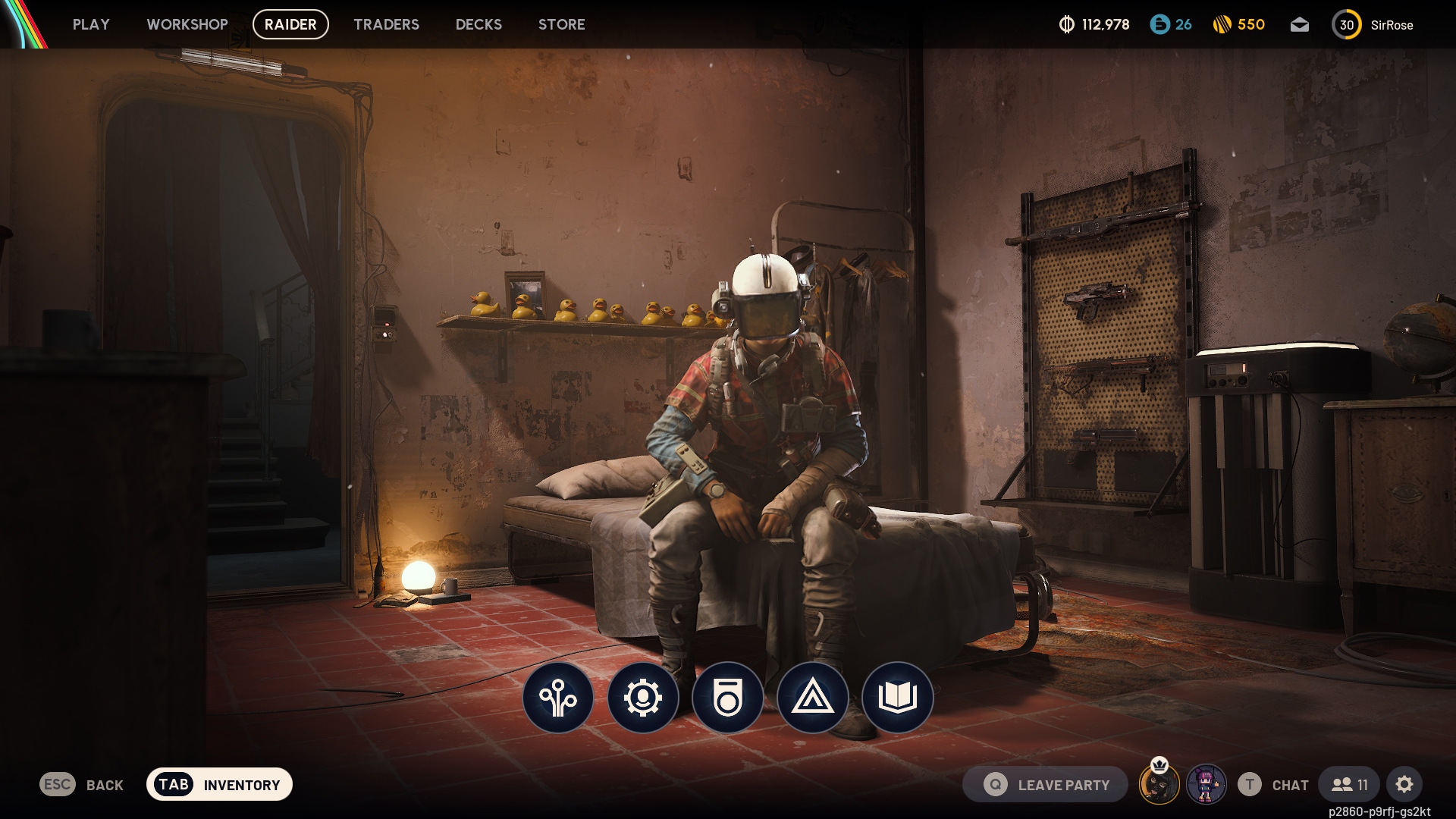Open the badge-shaped round icon
Viewport: 1456px width, 819px height.
click(728, 698)
